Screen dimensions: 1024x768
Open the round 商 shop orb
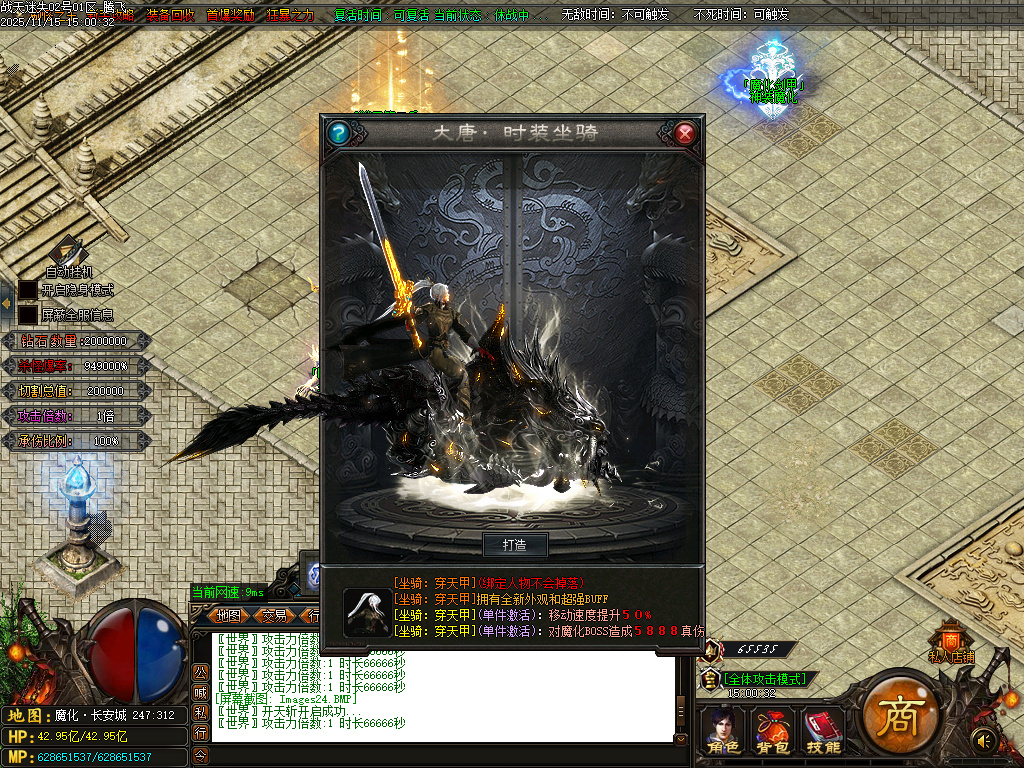point(899,715)
